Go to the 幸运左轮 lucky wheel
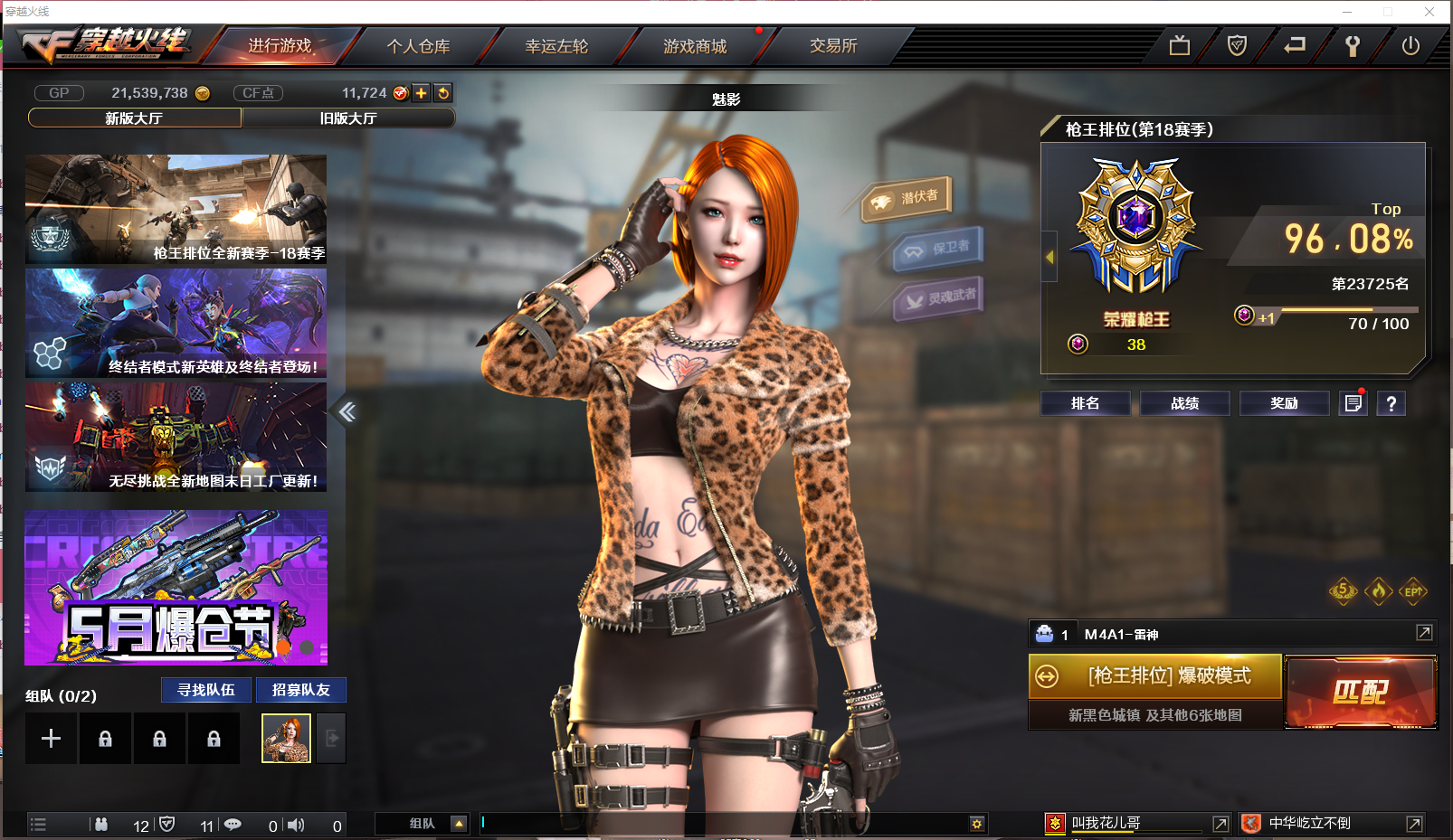 tap(556, 46)
